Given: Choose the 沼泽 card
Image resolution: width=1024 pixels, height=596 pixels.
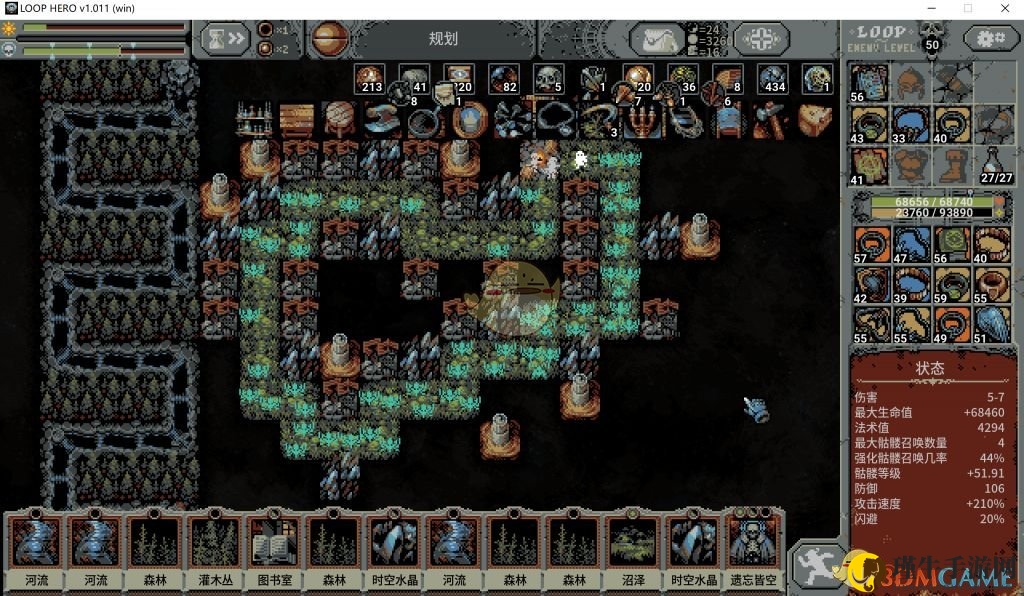Looking at the screenshot, I should [633, 549].
